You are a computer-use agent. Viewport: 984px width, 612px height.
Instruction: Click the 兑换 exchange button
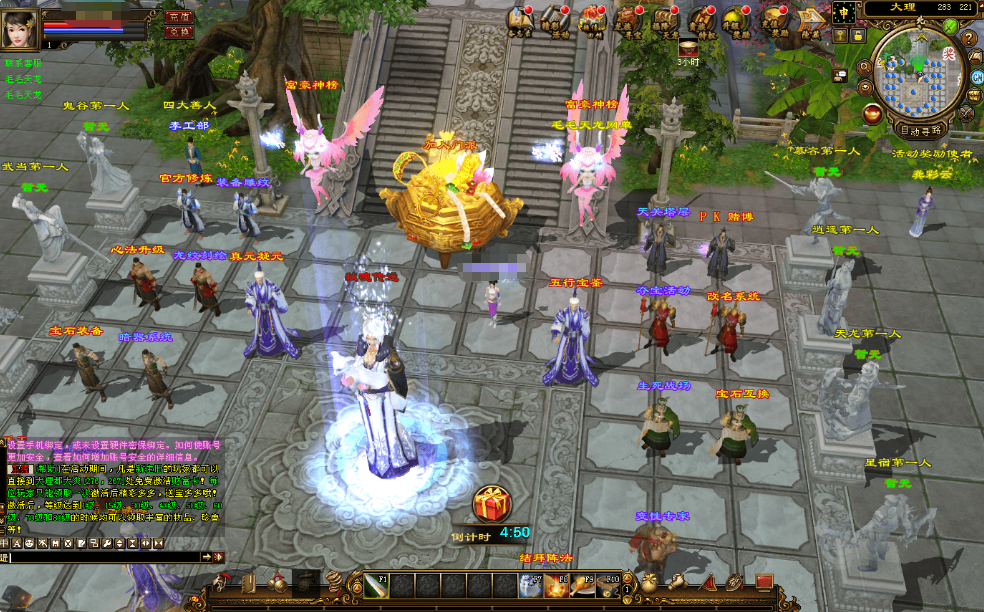tap(179, 32)
